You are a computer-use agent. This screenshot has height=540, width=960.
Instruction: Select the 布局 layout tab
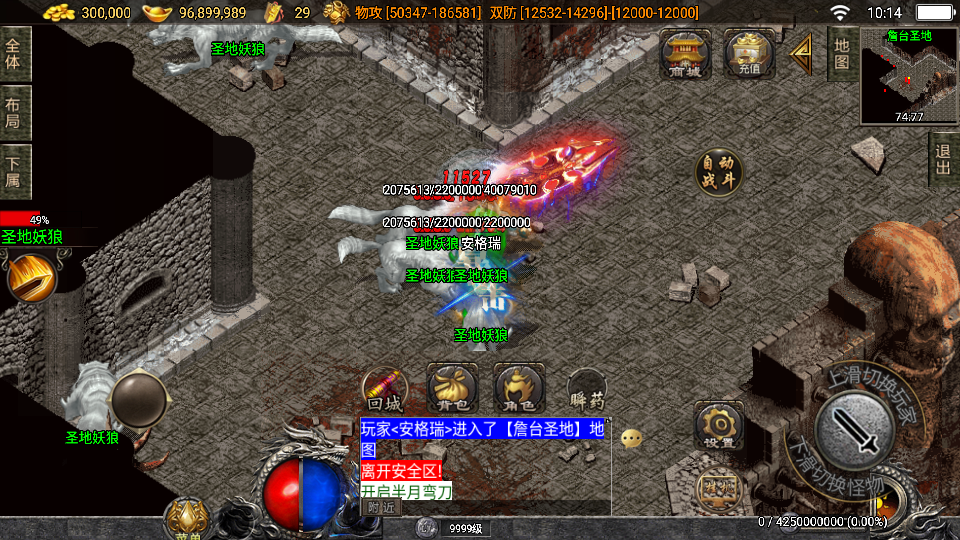[15, 113]
